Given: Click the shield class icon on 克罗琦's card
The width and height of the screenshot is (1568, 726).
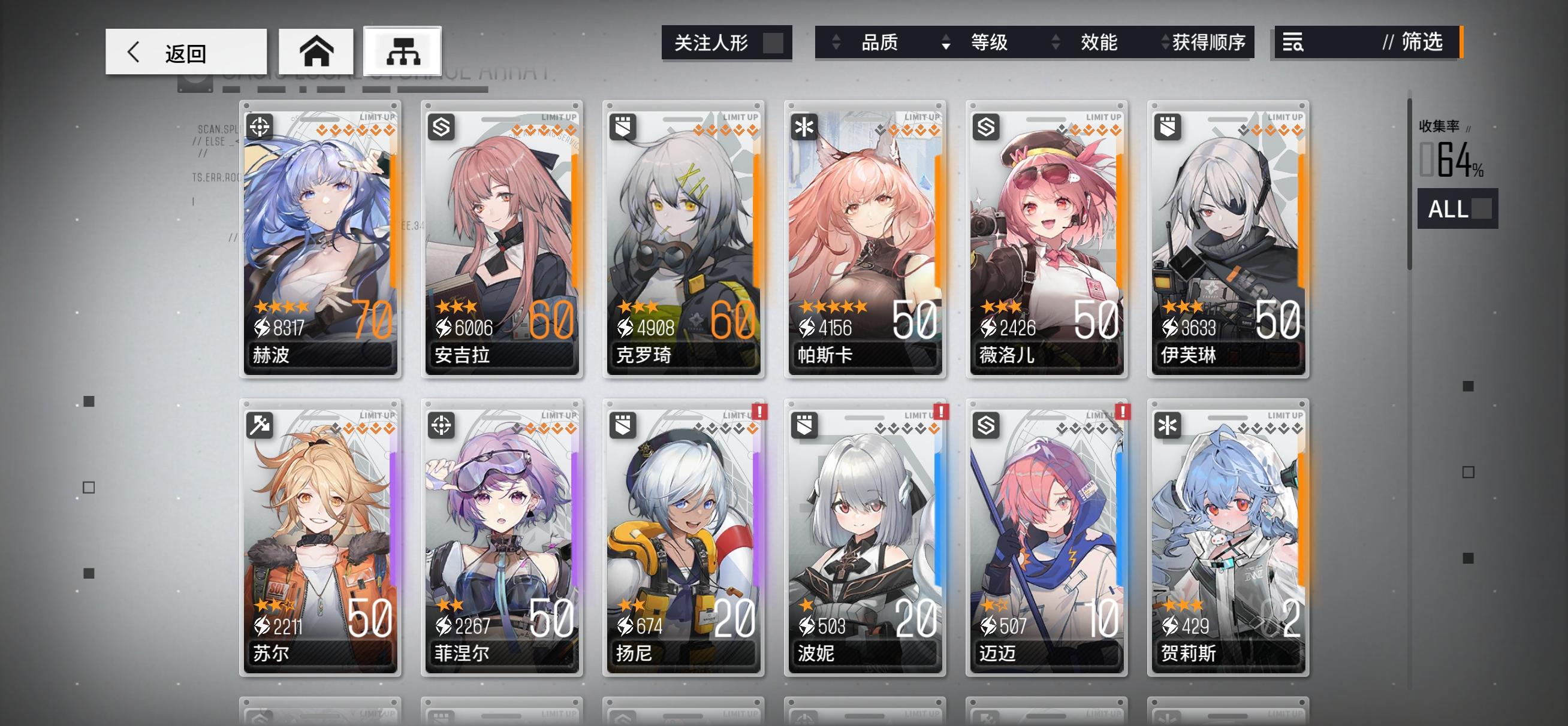Looking at the screenshot, I should tap(622, 126).
